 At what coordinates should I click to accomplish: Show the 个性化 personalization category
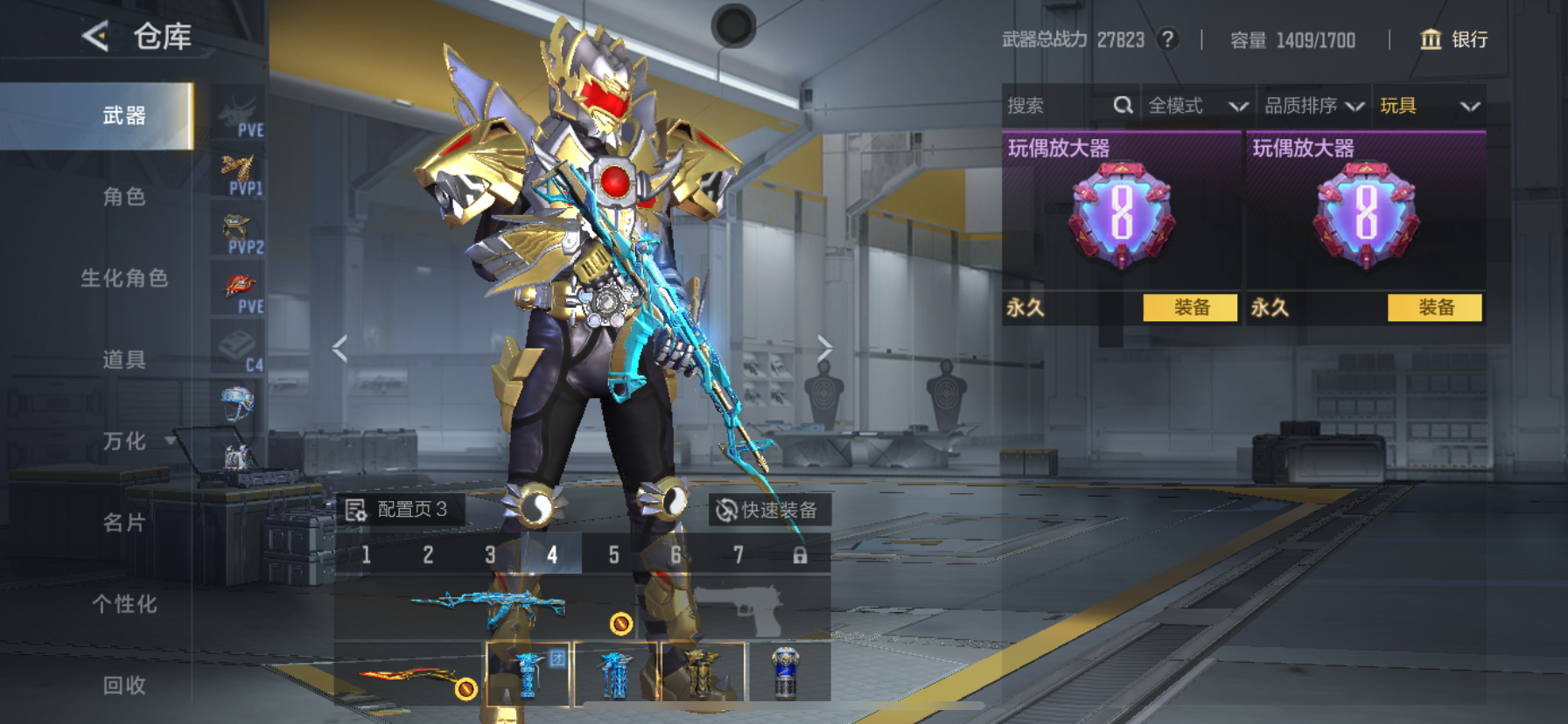[123, 604]
